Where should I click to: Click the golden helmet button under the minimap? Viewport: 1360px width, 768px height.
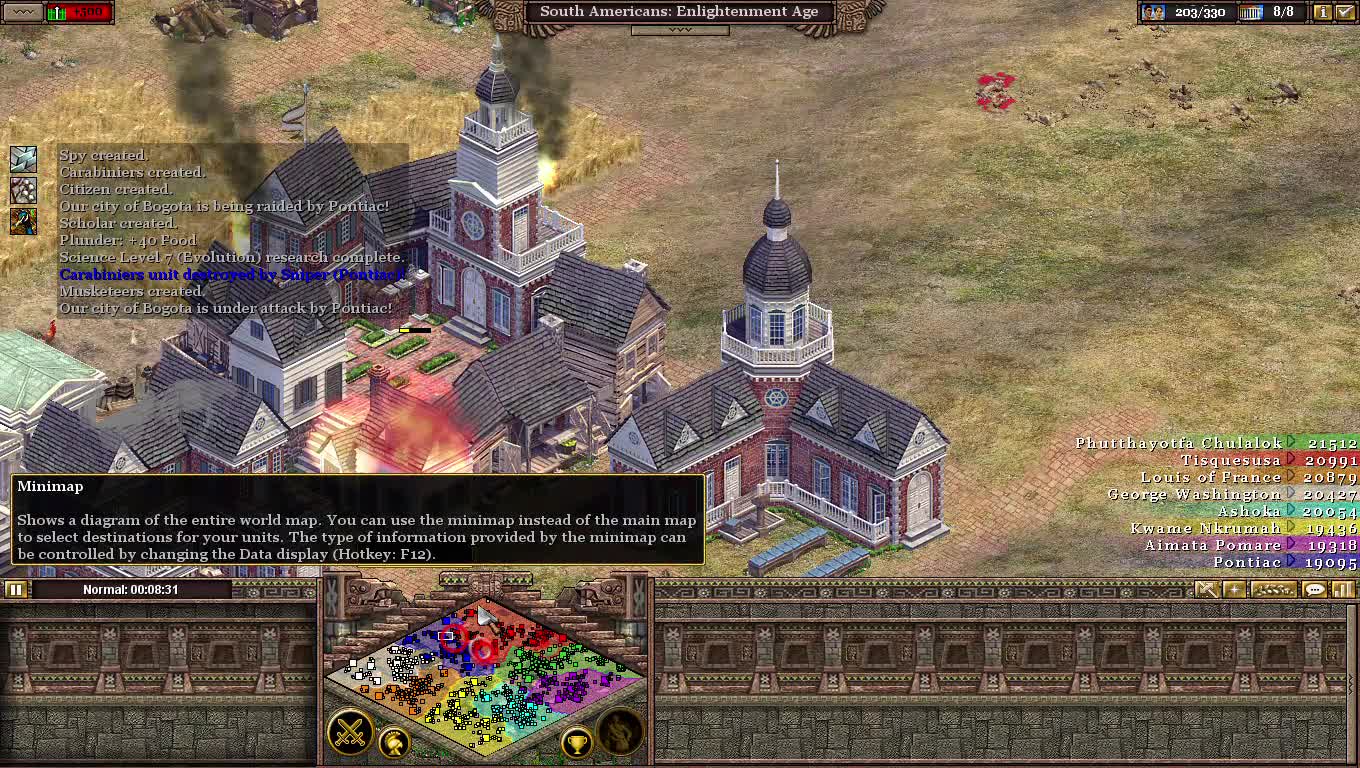395,744
